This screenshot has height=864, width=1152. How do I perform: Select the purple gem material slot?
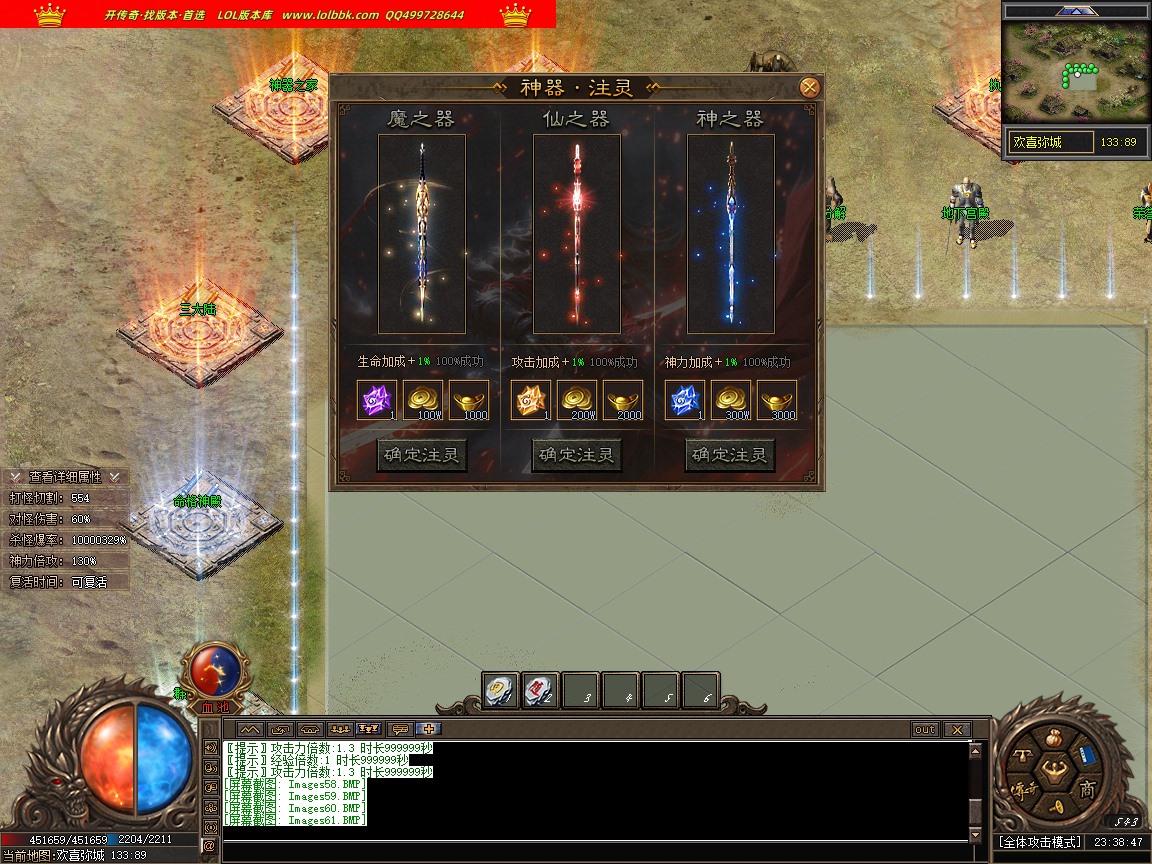377,400
